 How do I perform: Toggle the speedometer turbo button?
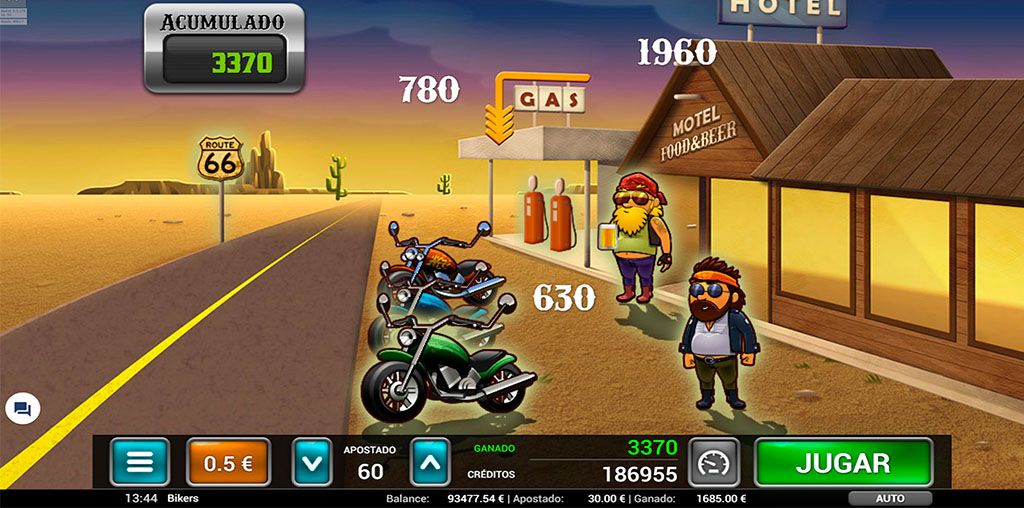[714, 463]
